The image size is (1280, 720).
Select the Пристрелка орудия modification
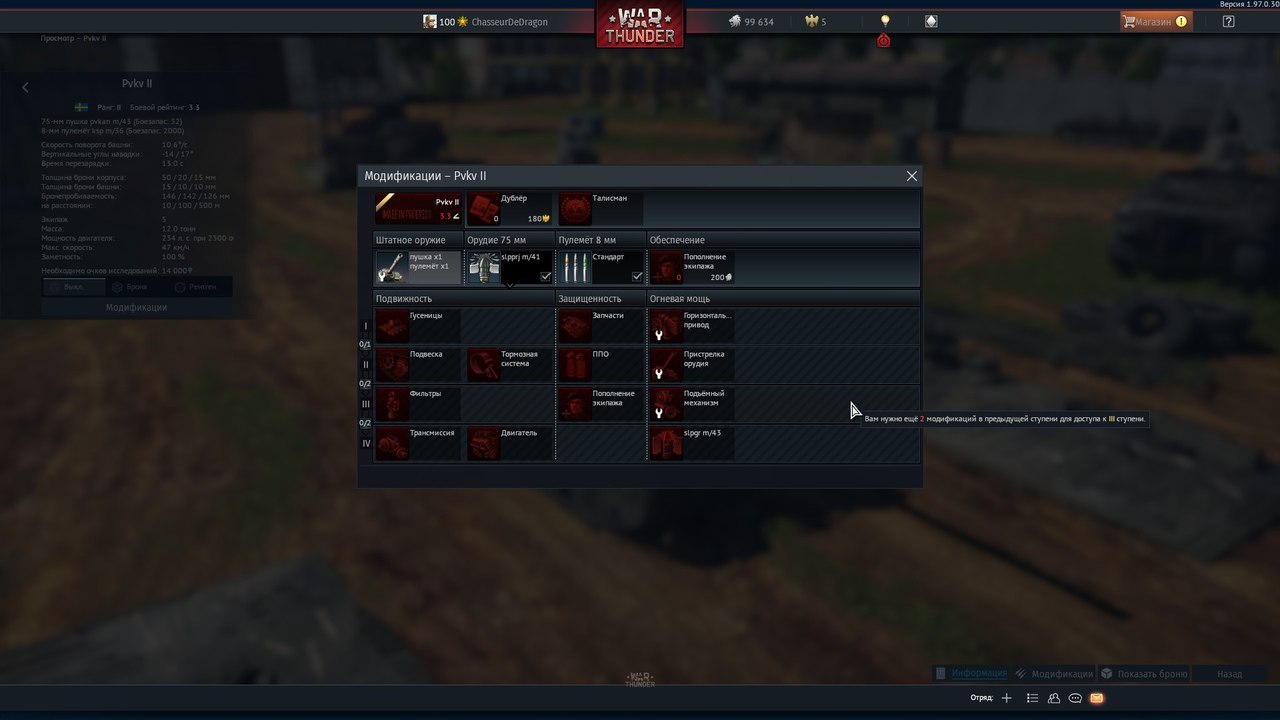(692, 365)
